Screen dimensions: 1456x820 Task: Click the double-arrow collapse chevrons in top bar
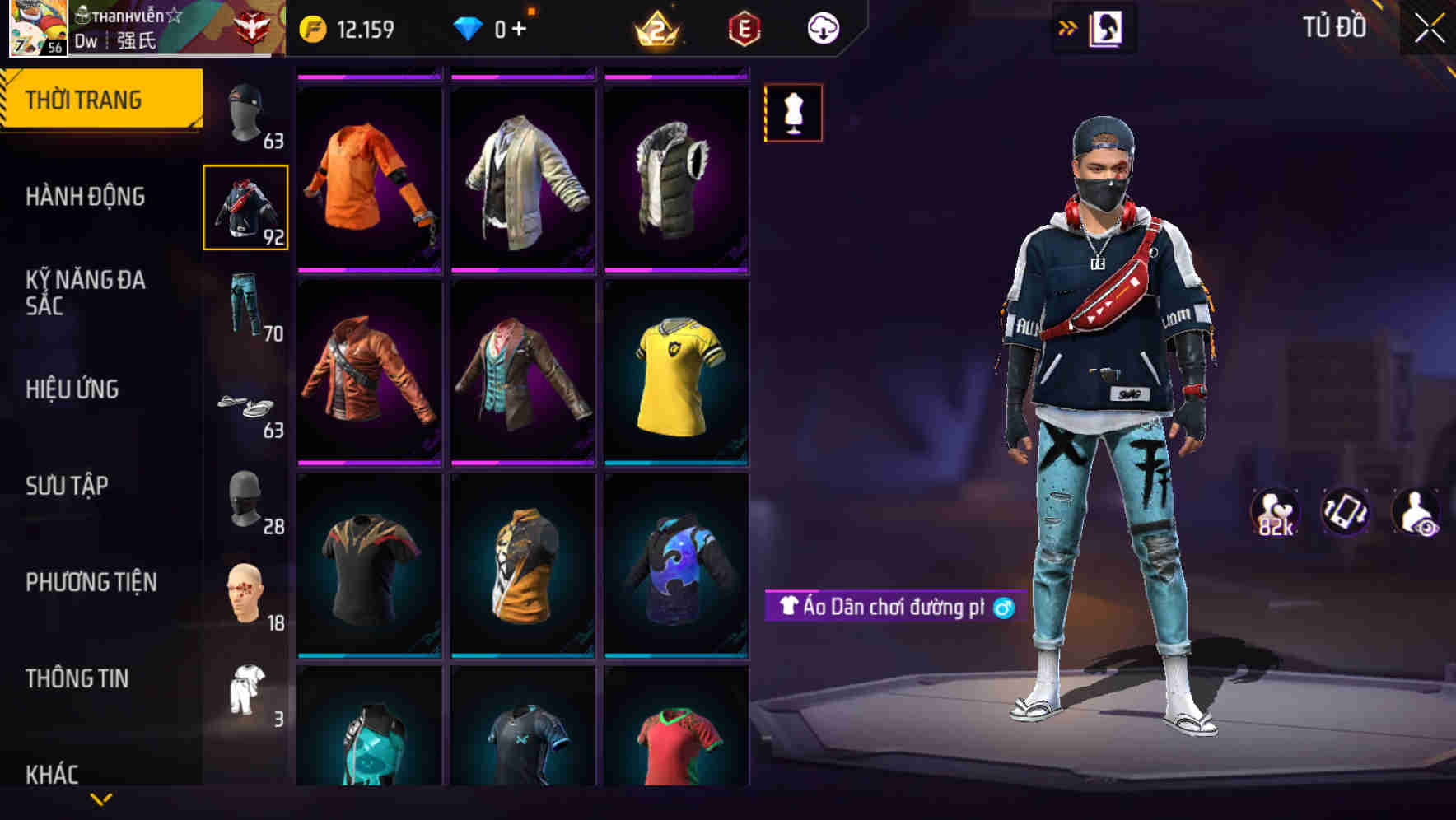point(1068,26)
